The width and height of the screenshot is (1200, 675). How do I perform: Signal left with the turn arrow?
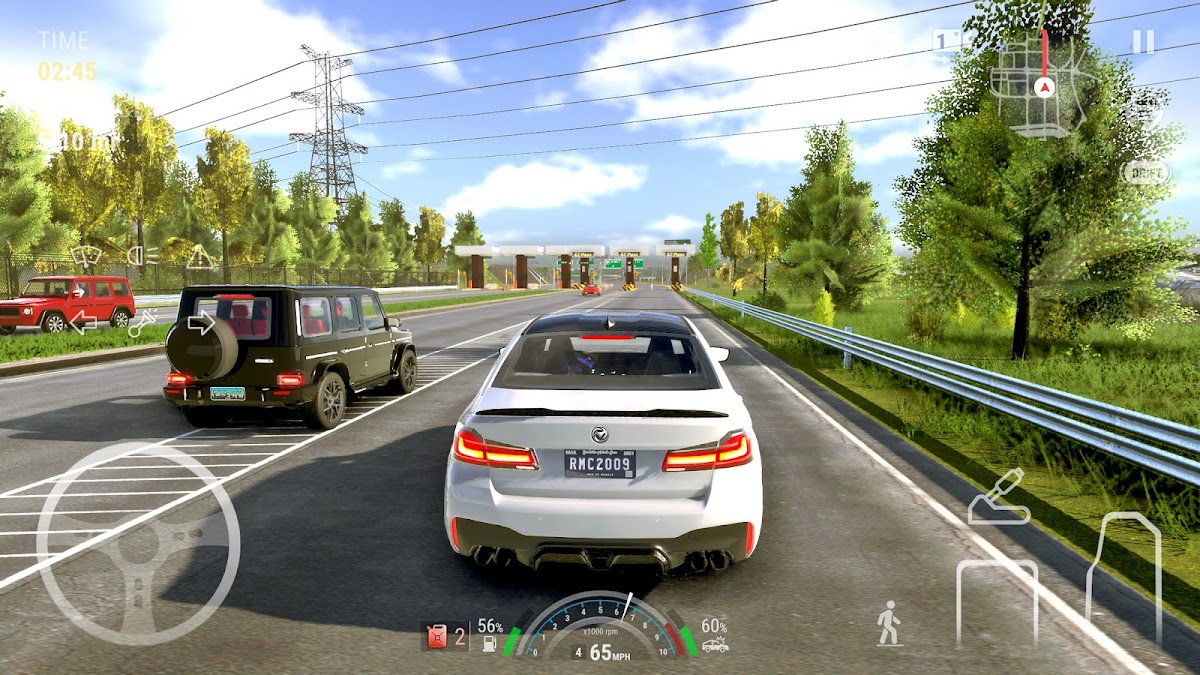83,322
